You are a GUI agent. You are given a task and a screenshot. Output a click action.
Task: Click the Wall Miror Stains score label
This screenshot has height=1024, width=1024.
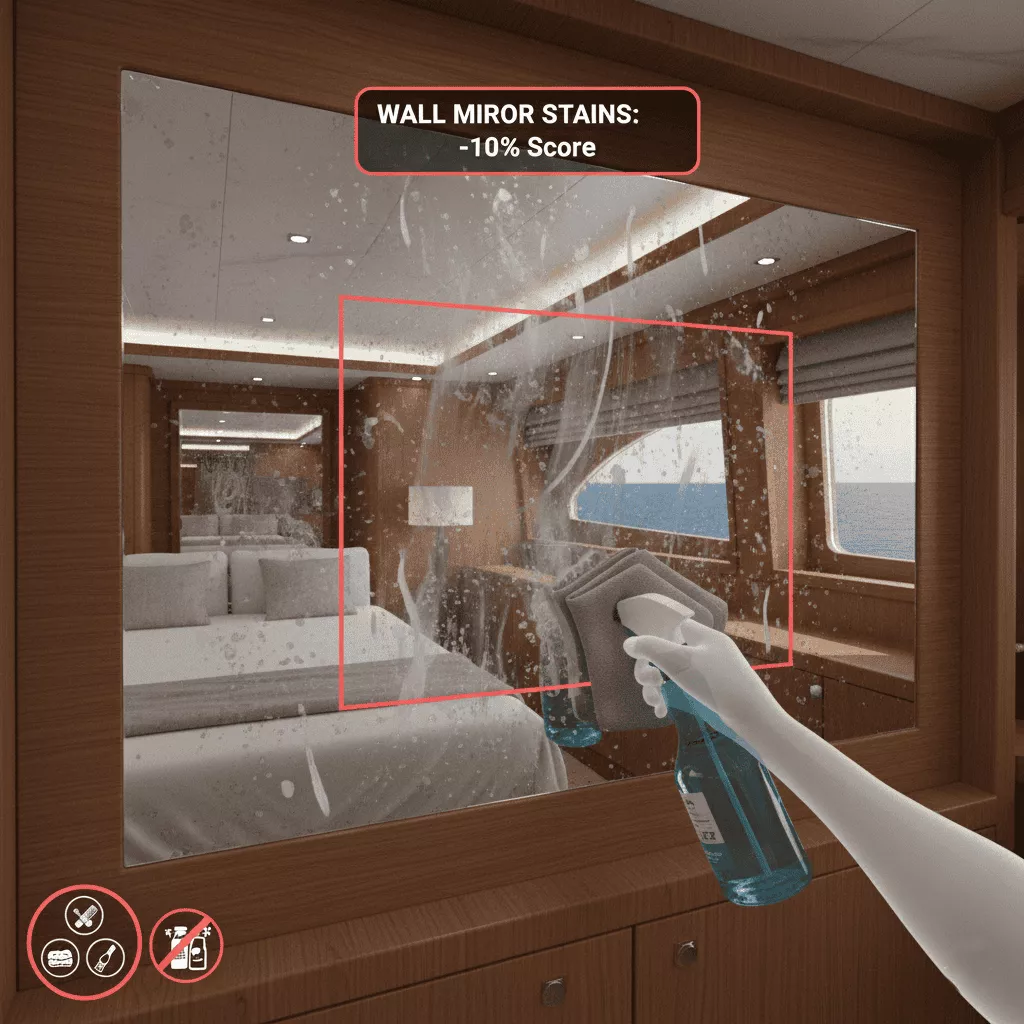[x=527, y=131]
